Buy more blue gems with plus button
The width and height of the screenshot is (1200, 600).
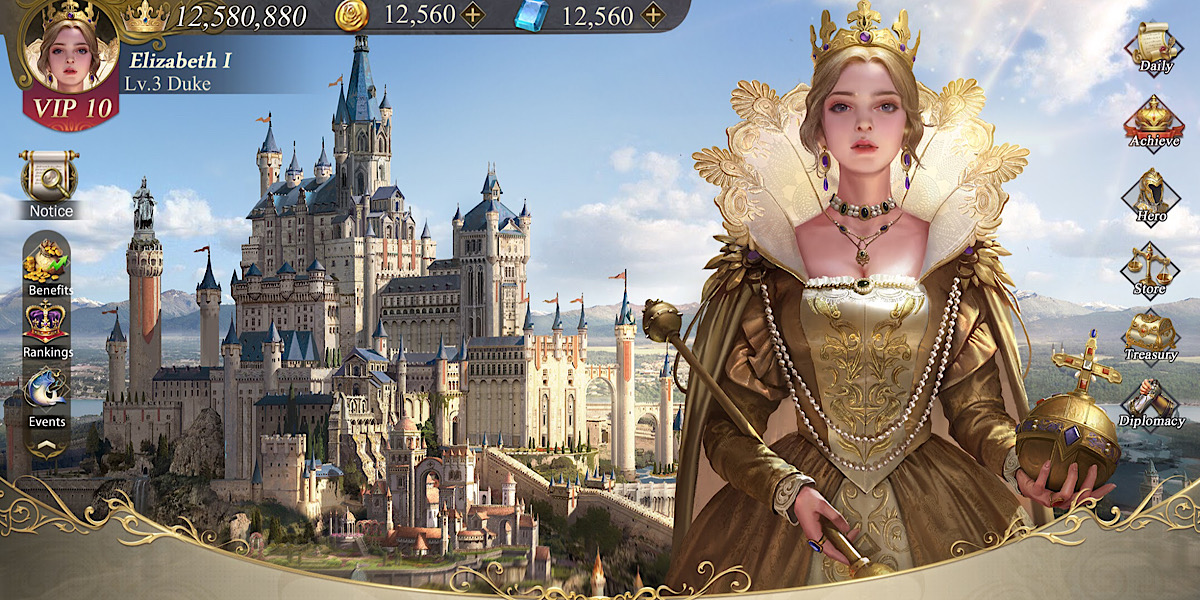(652, 15)
